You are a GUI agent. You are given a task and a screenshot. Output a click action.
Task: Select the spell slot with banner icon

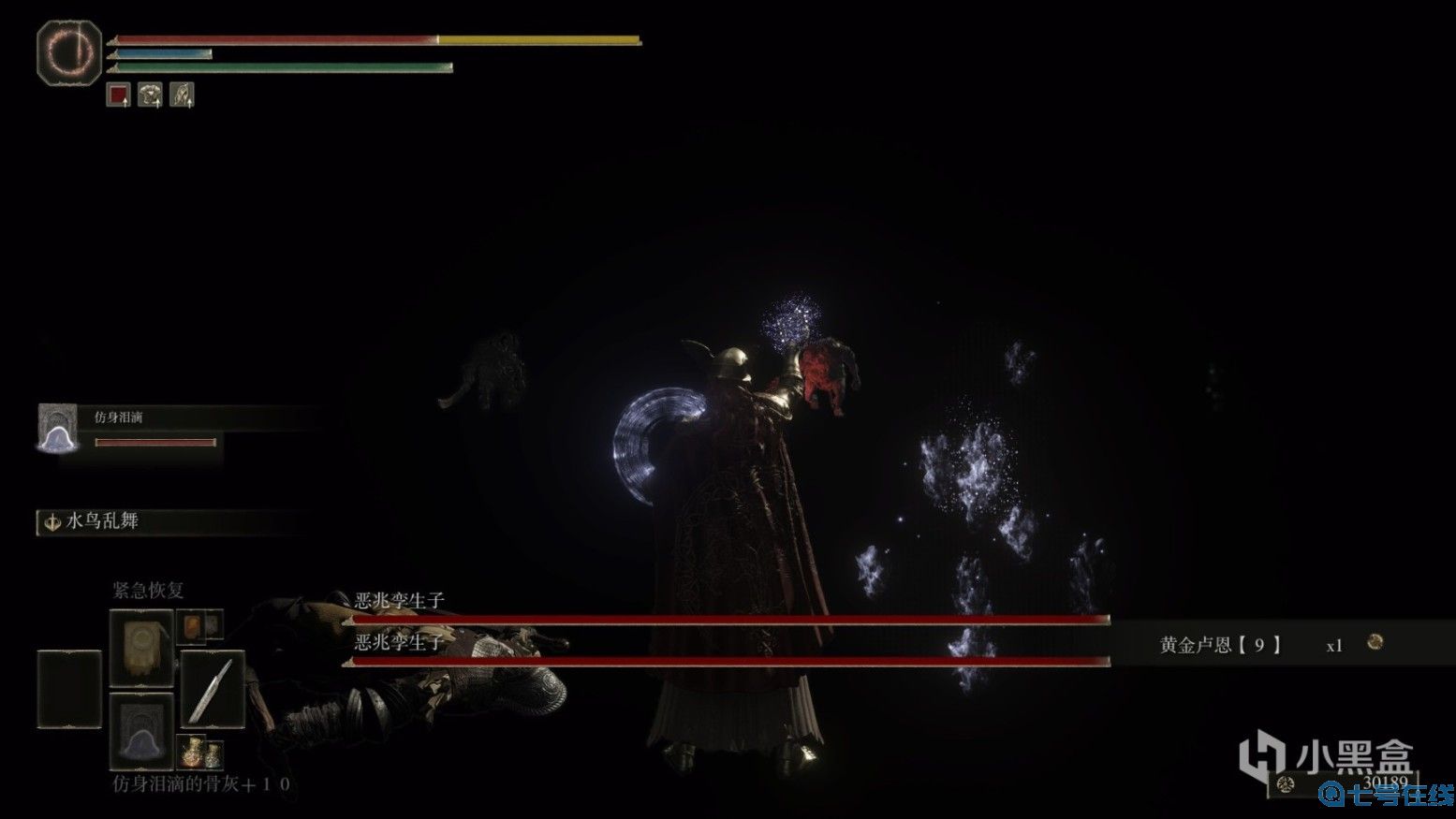click(141, 648)
